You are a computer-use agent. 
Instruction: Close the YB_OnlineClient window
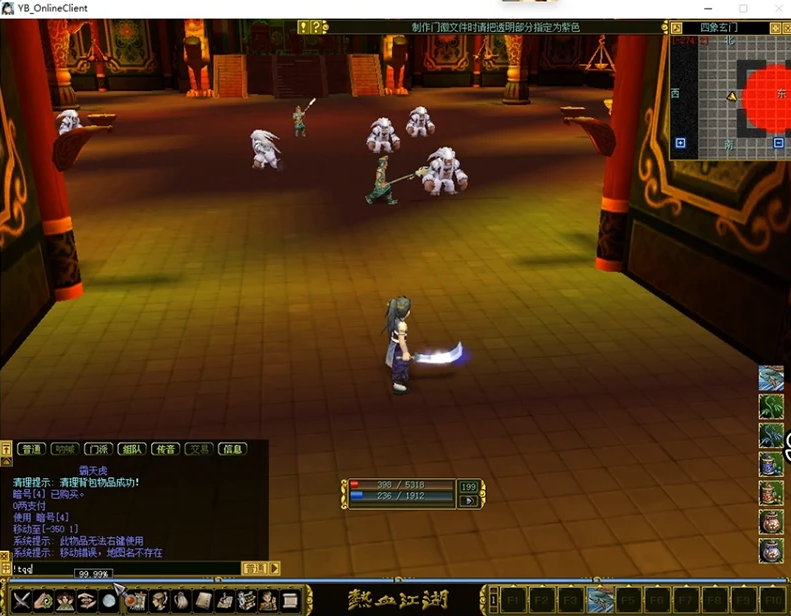771,8
